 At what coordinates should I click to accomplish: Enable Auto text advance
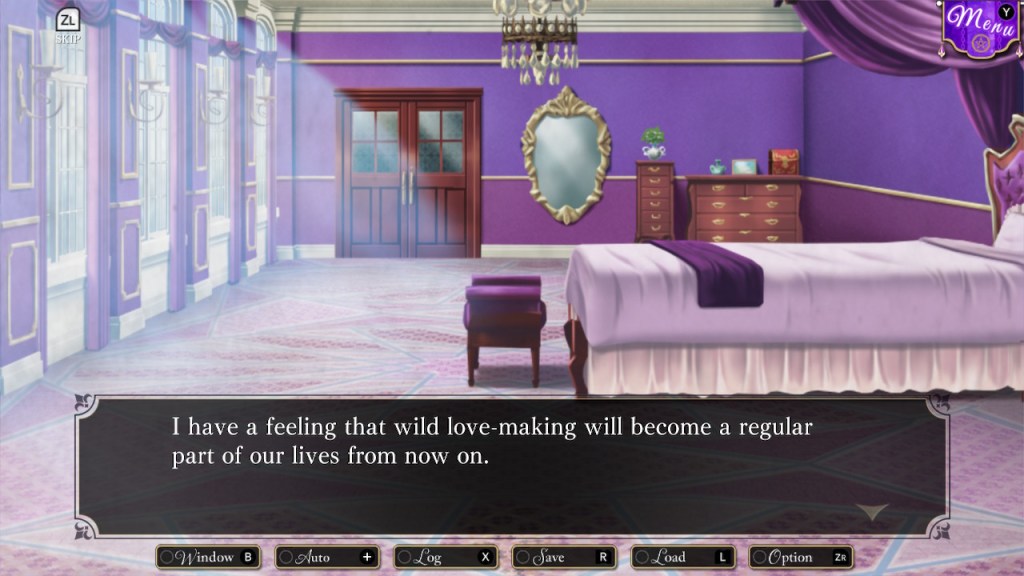tap(327, 557)
